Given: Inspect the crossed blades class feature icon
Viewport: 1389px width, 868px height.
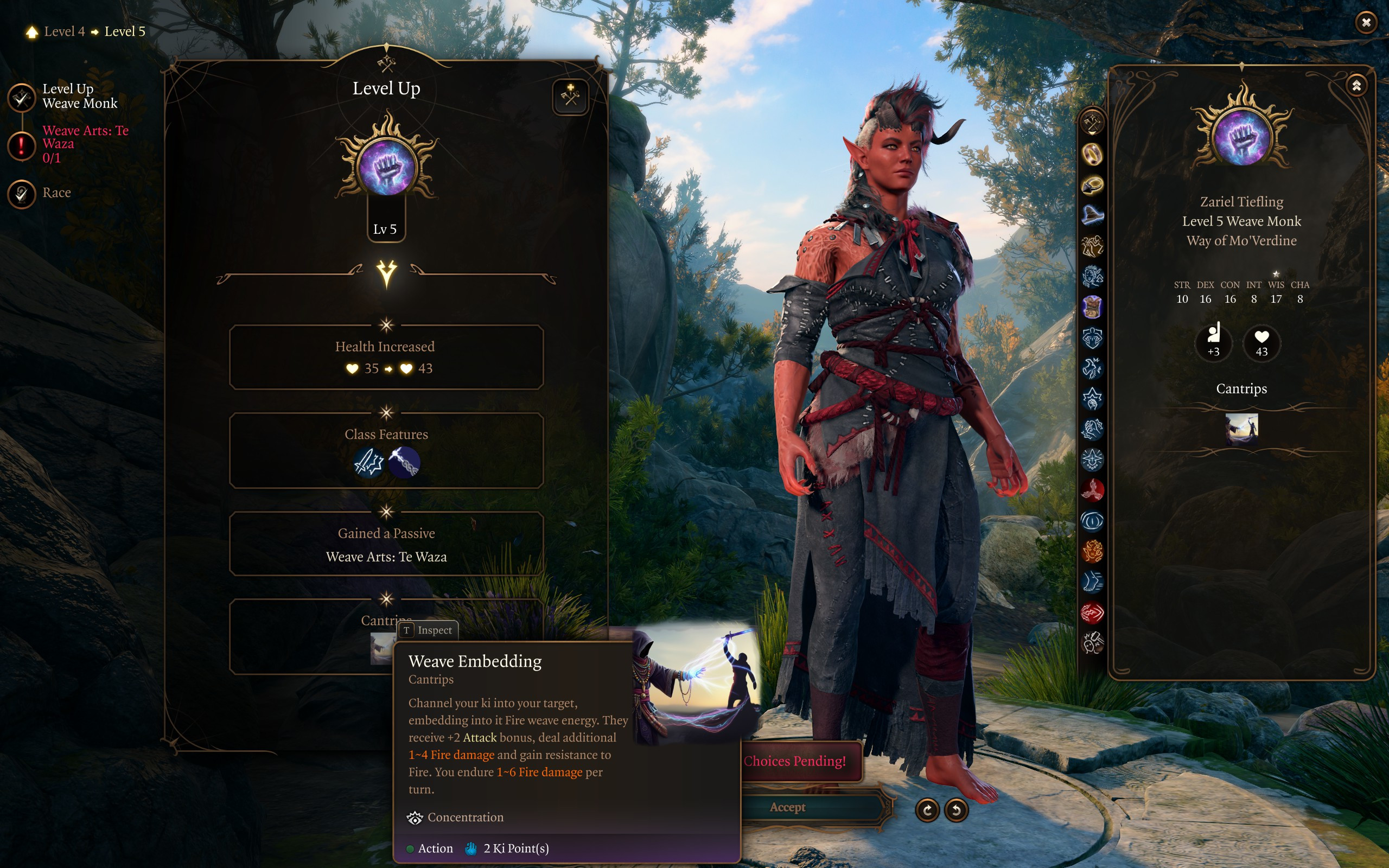Looking at the screenshot, I should point(369,462).
